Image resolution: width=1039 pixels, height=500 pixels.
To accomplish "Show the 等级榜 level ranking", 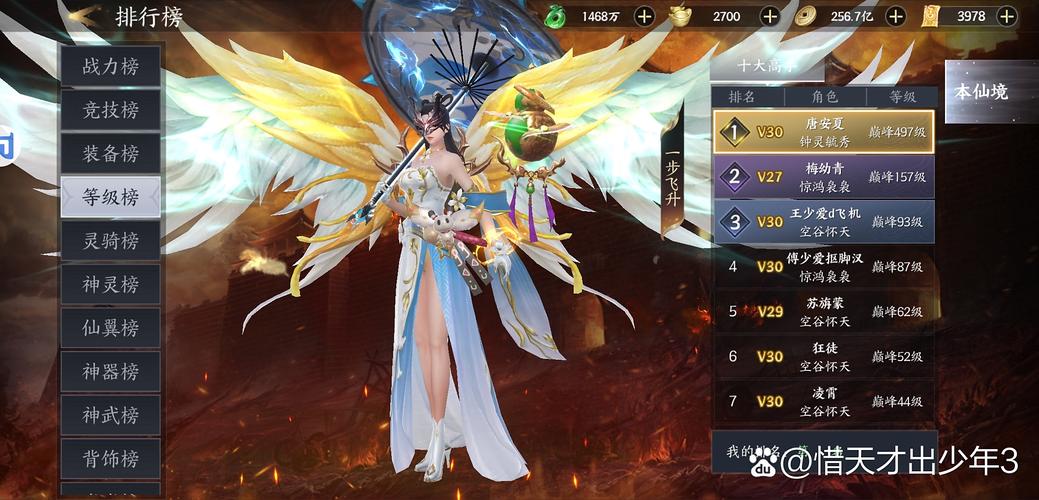I will (110, 197).
